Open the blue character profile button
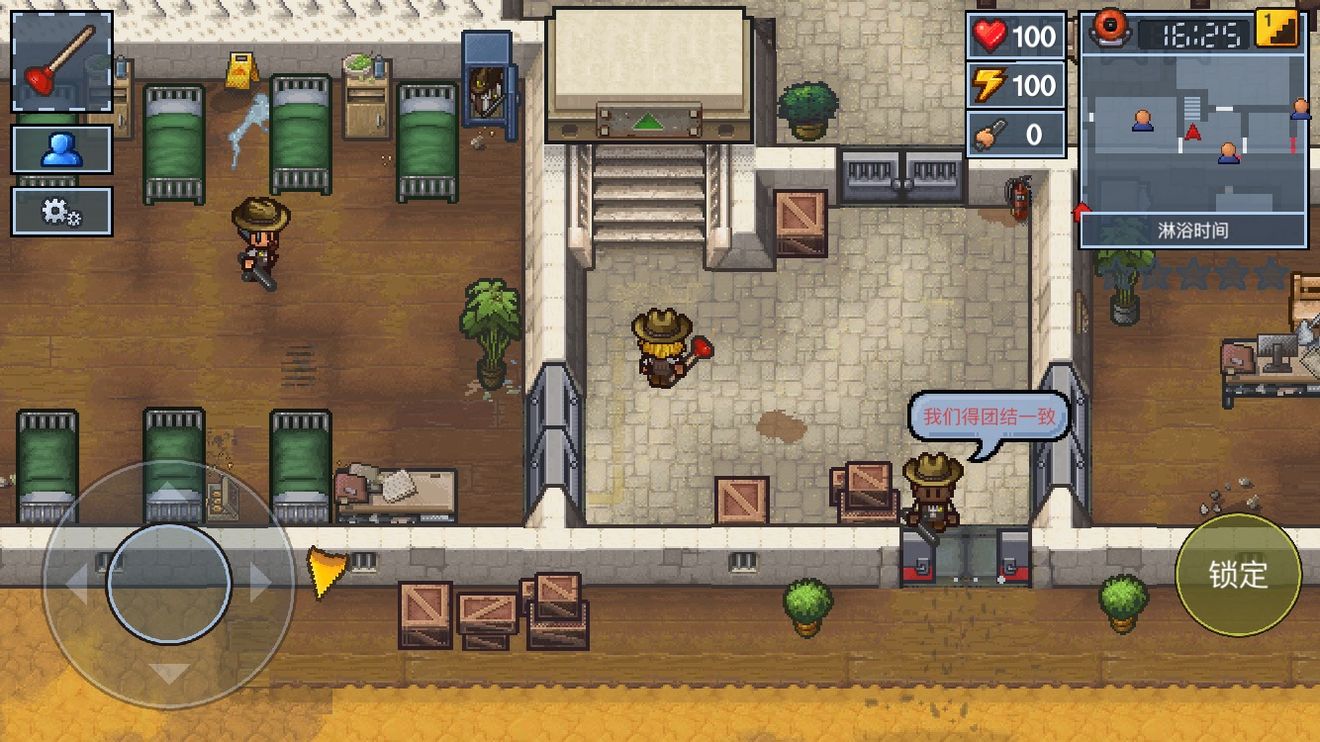The image size is (1320, 742). 61,150
